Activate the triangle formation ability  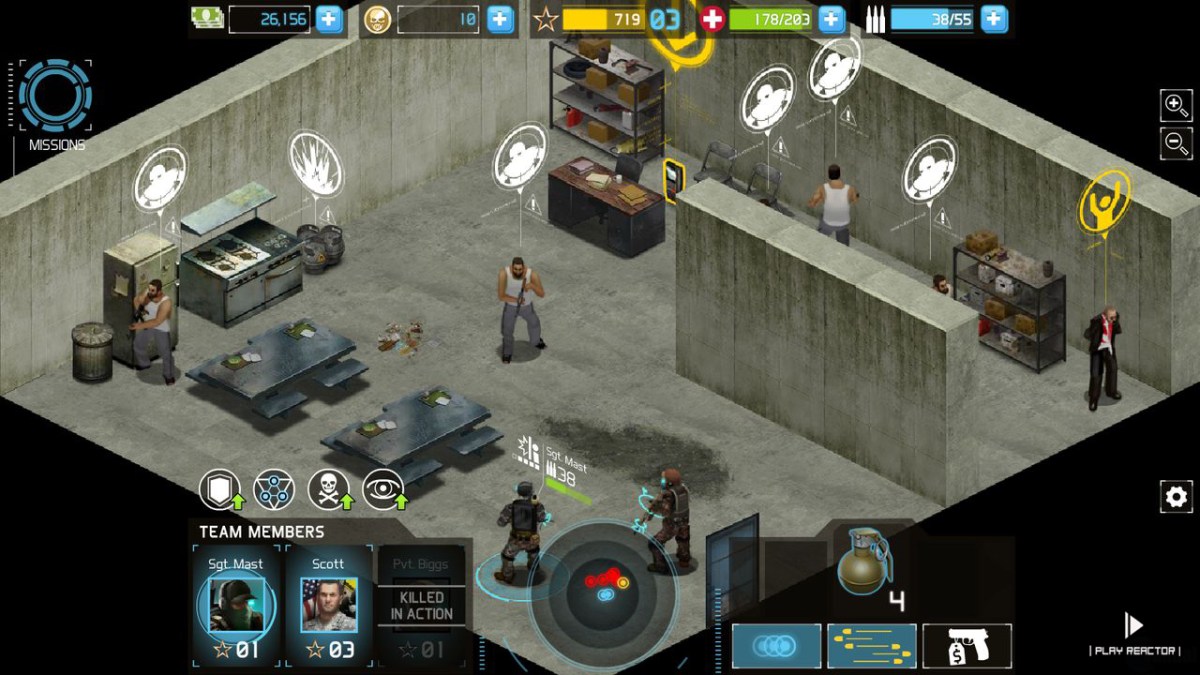pos(273,490)
